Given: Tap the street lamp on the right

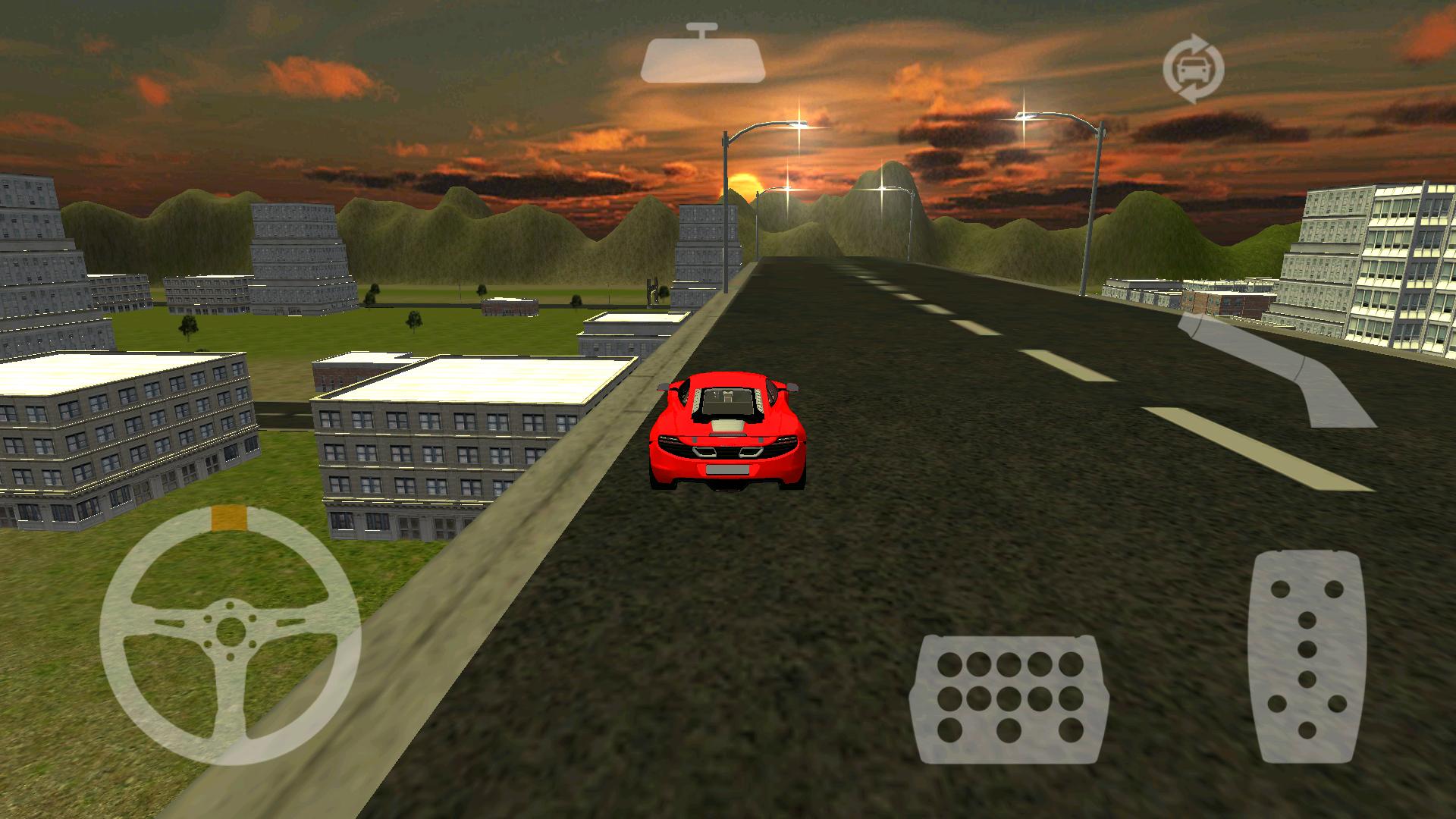Looking at the screenshot, I should 1092,190.
